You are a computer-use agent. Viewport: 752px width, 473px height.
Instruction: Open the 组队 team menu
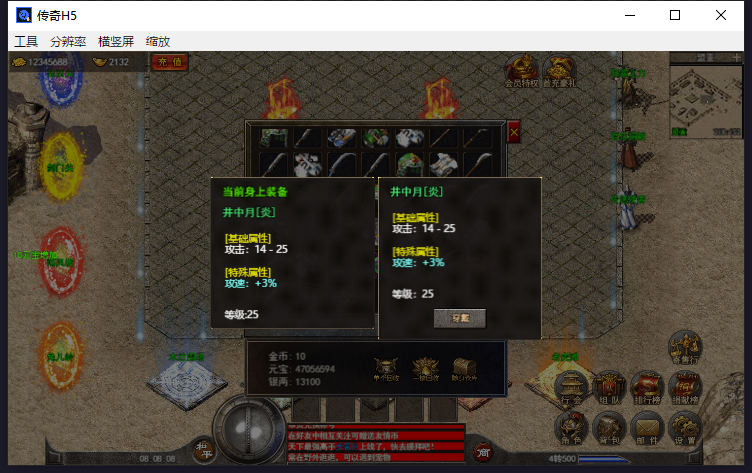tap(610, 389)
